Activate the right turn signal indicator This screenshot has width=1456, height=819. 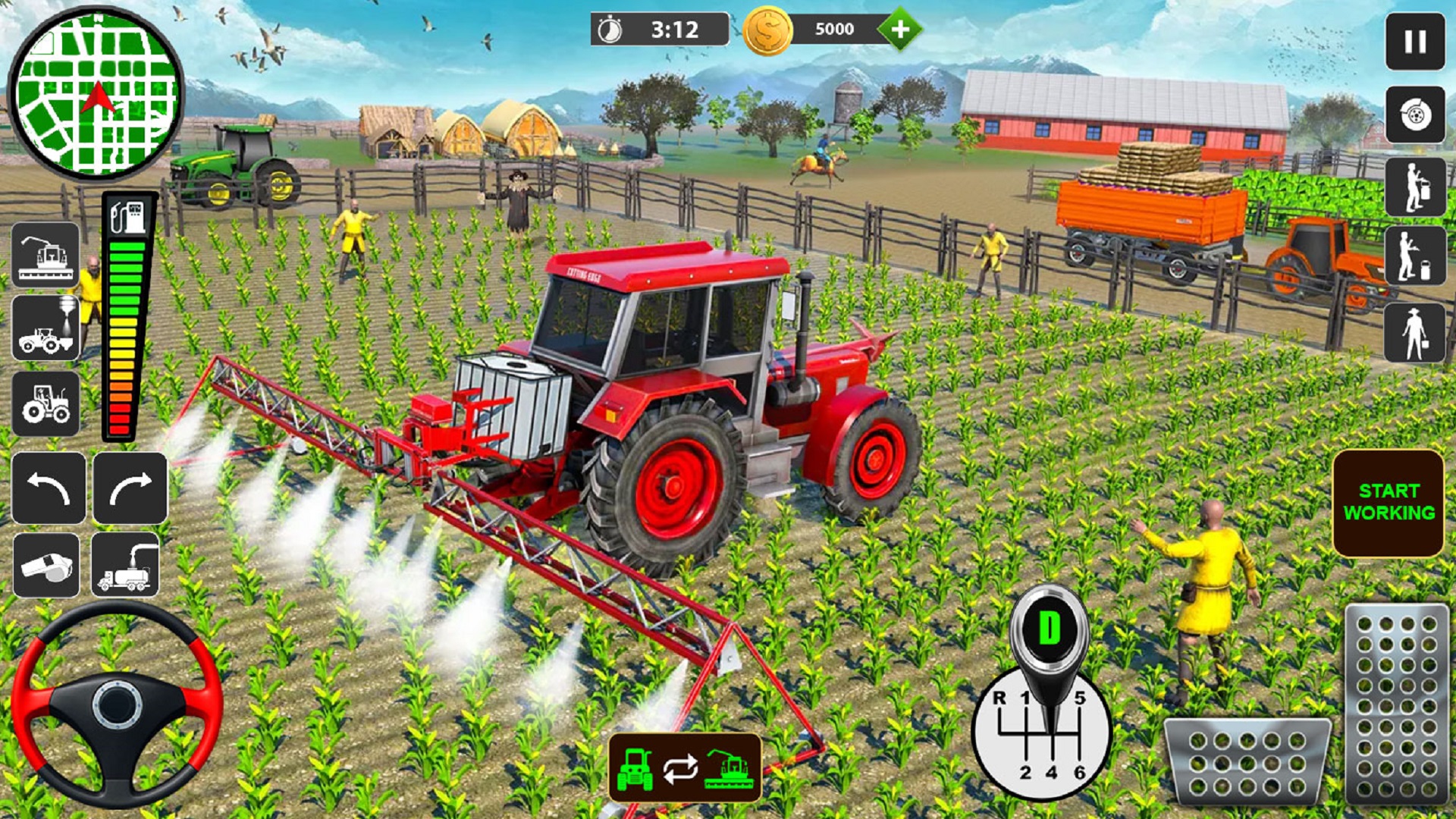(130, 485)
